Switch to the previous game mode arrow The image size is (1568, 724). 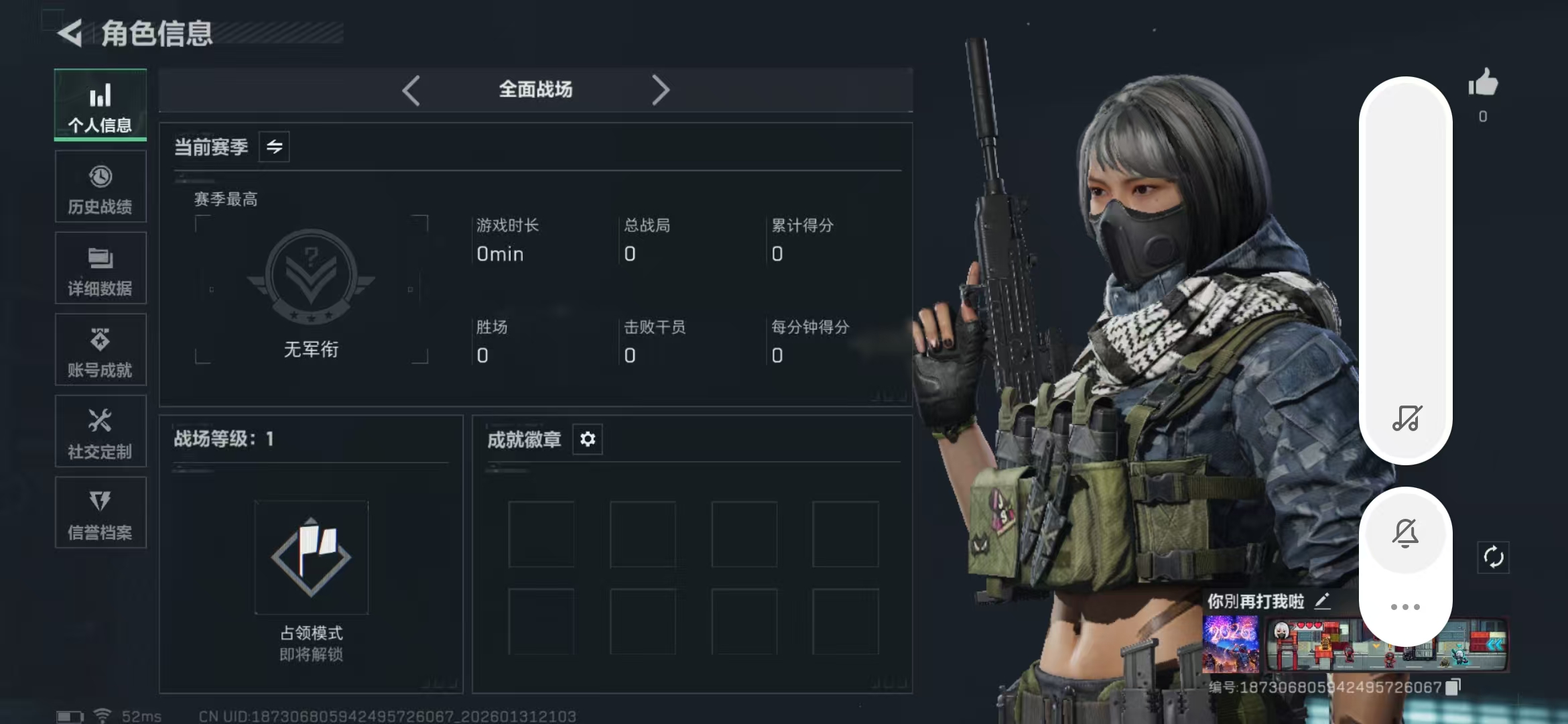click(x=411, y=89)
